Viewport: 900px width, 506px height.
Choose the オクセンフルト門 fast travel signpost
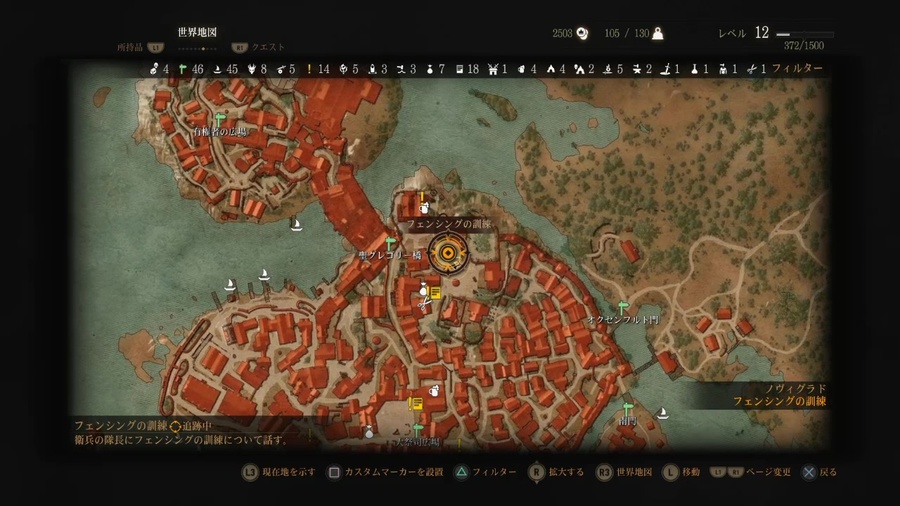pyautogui.click(x=623, y=307)
